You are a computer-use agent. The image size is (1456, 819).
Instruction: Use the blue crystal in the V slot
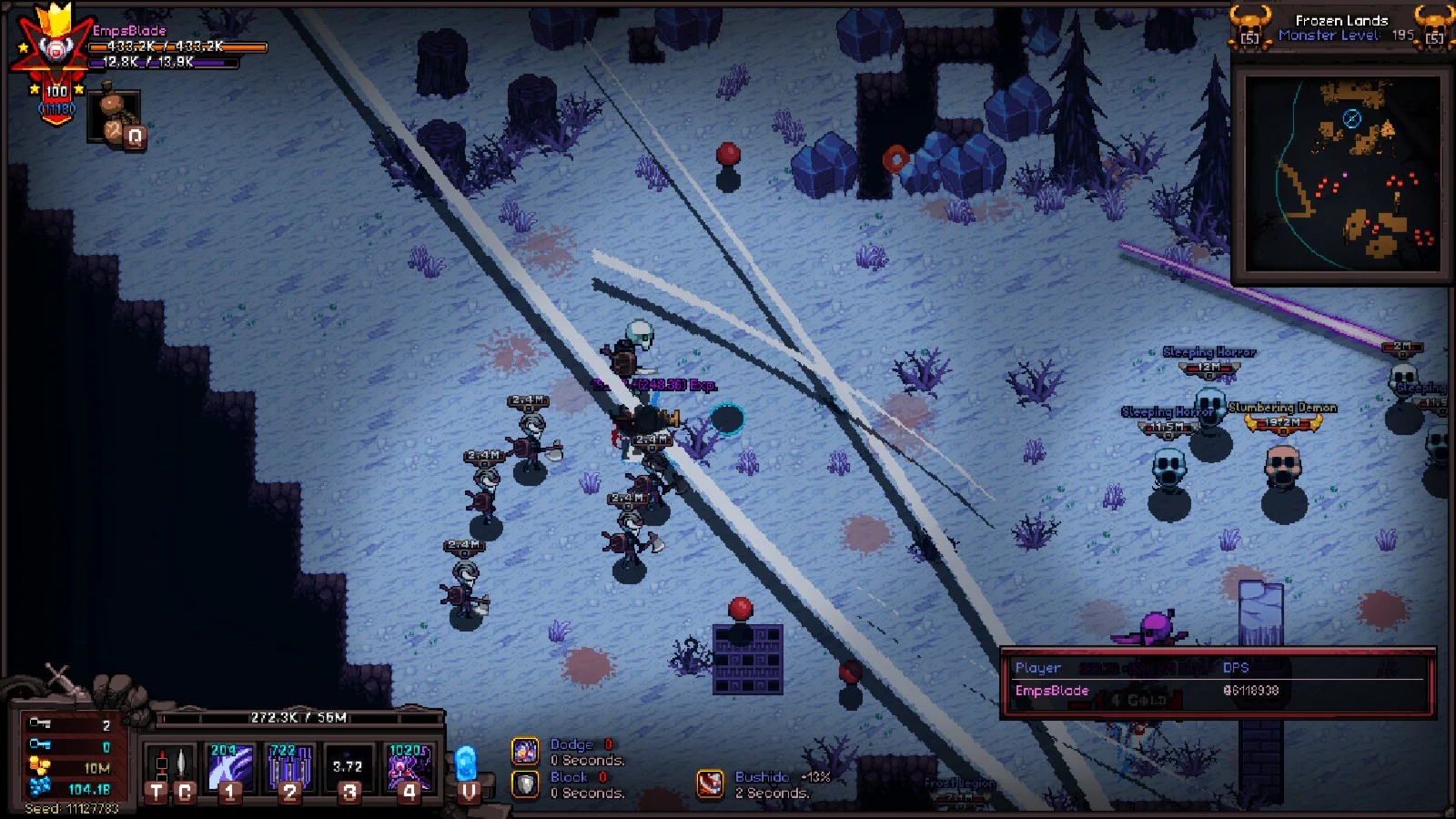pyautogui.click(x=467, y=769)
